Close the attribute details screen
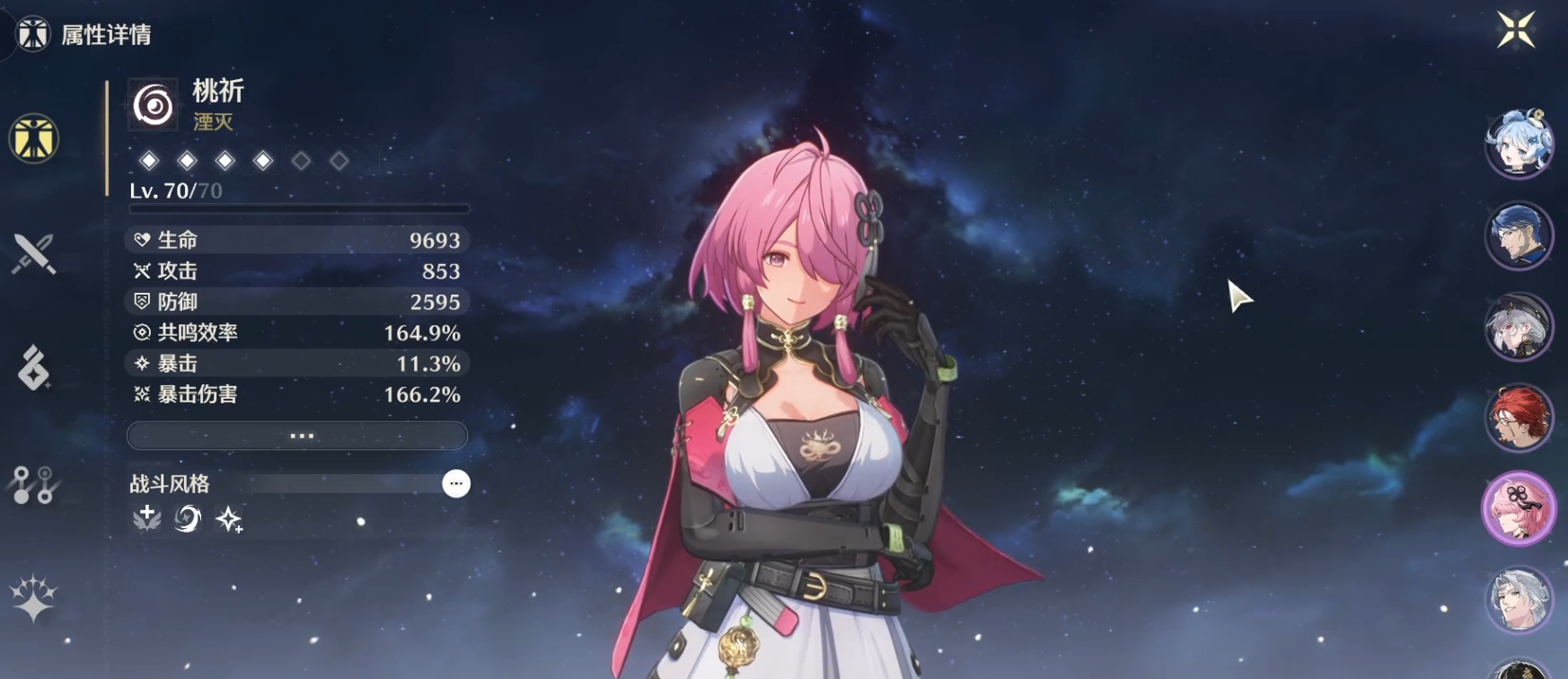 point(1516,30)
